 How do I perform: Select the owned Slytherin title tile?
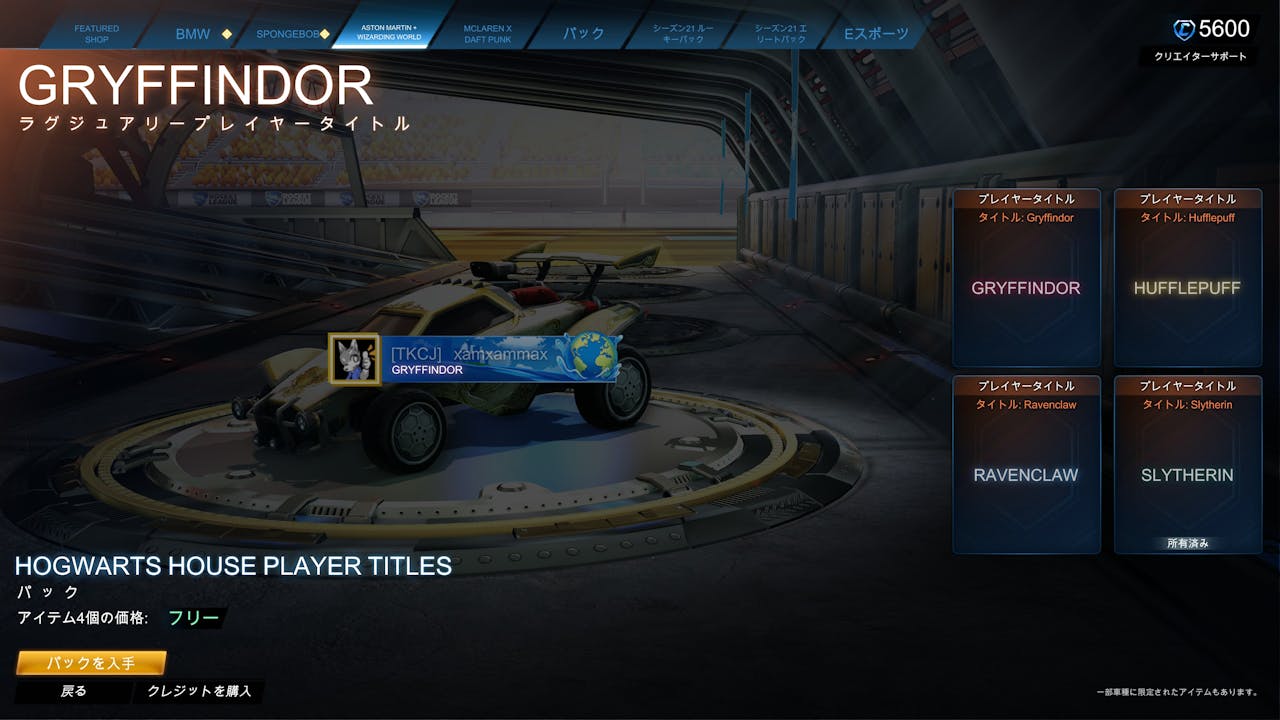[x=1187, y=465]
